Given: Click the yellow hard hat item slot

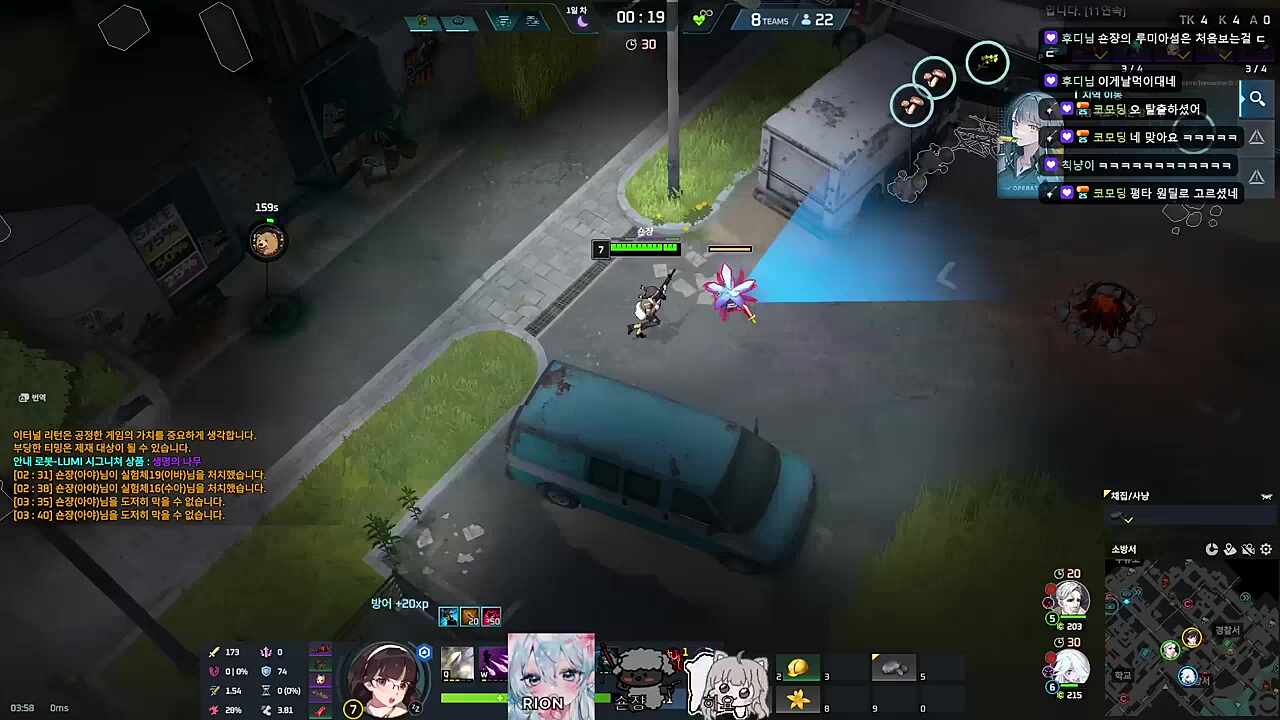Looking at the screenshot, I should (x=797, y=667).
